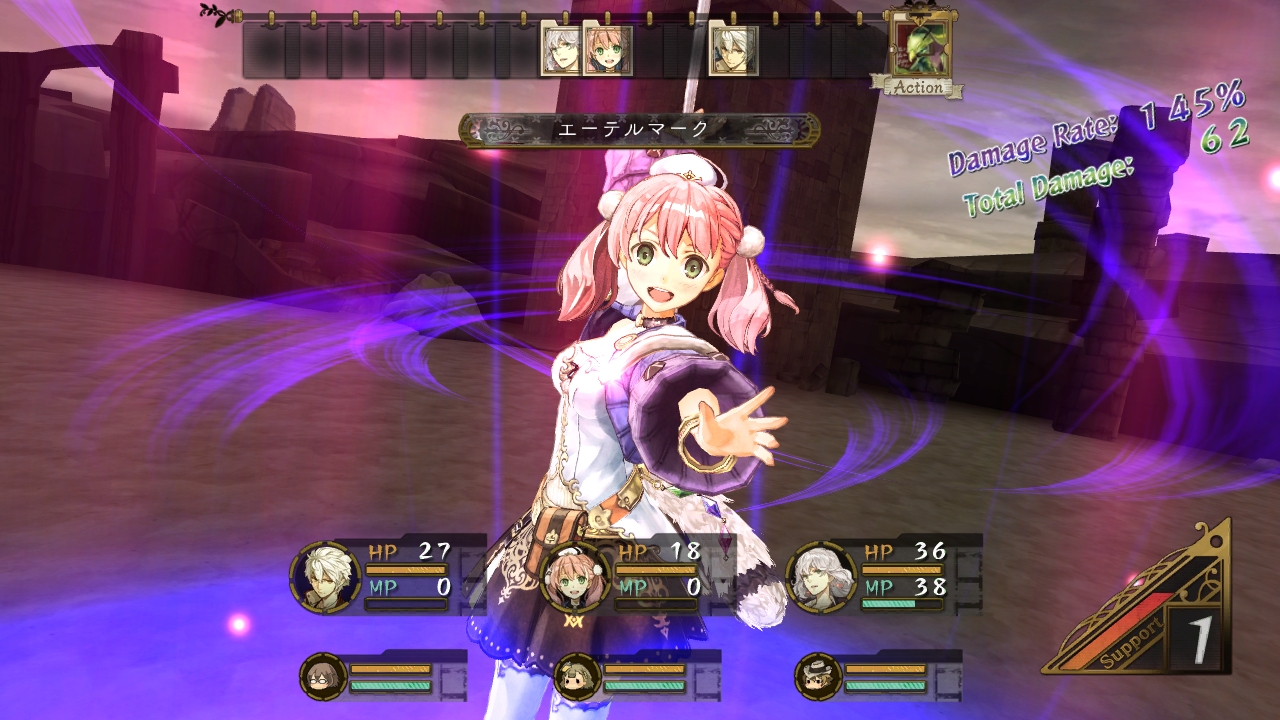Select the party portrait with HP 27
Viewport: 1280px width, 720px height.
326,576
